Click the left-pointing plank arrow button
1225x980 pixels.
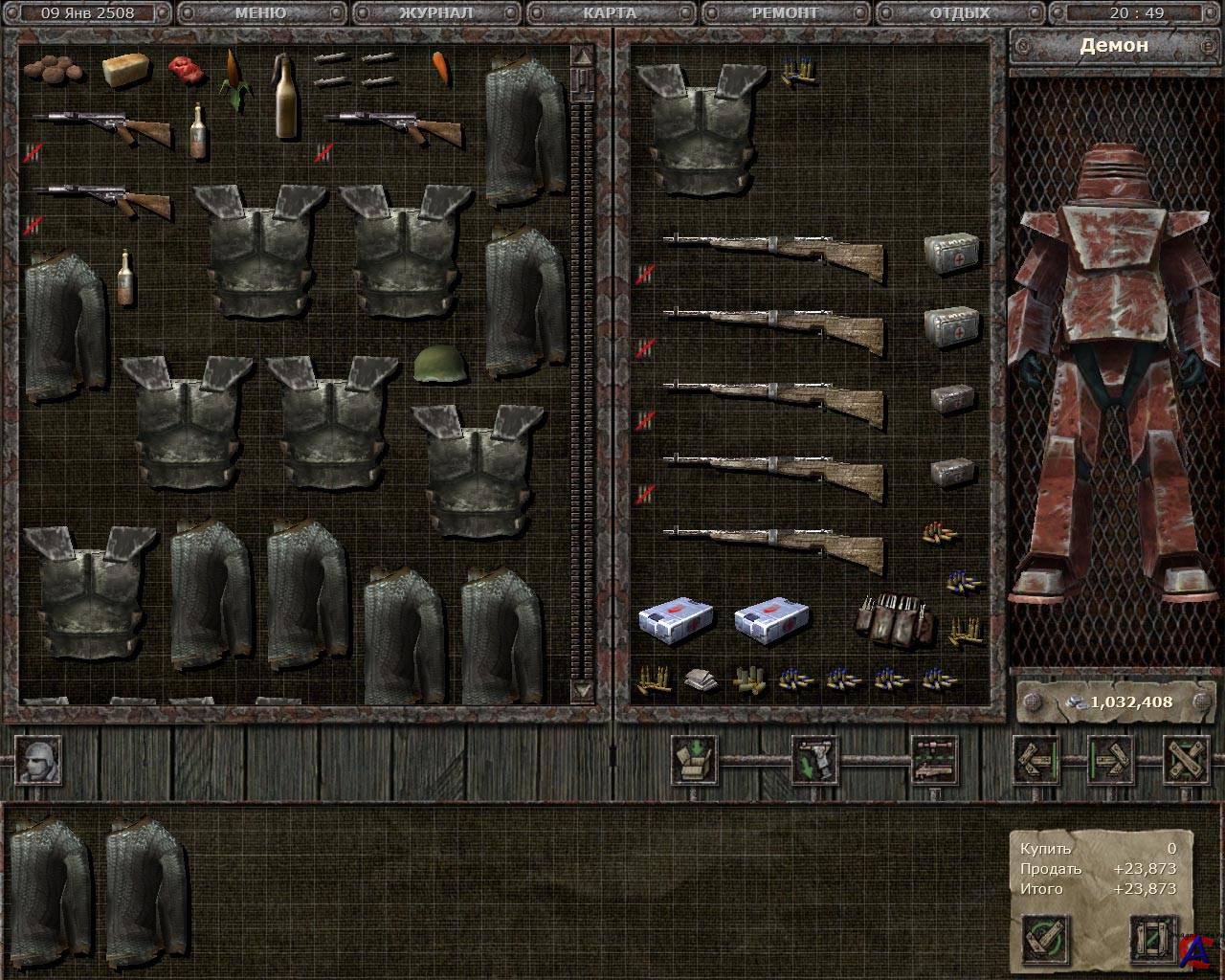(1036, 759)
